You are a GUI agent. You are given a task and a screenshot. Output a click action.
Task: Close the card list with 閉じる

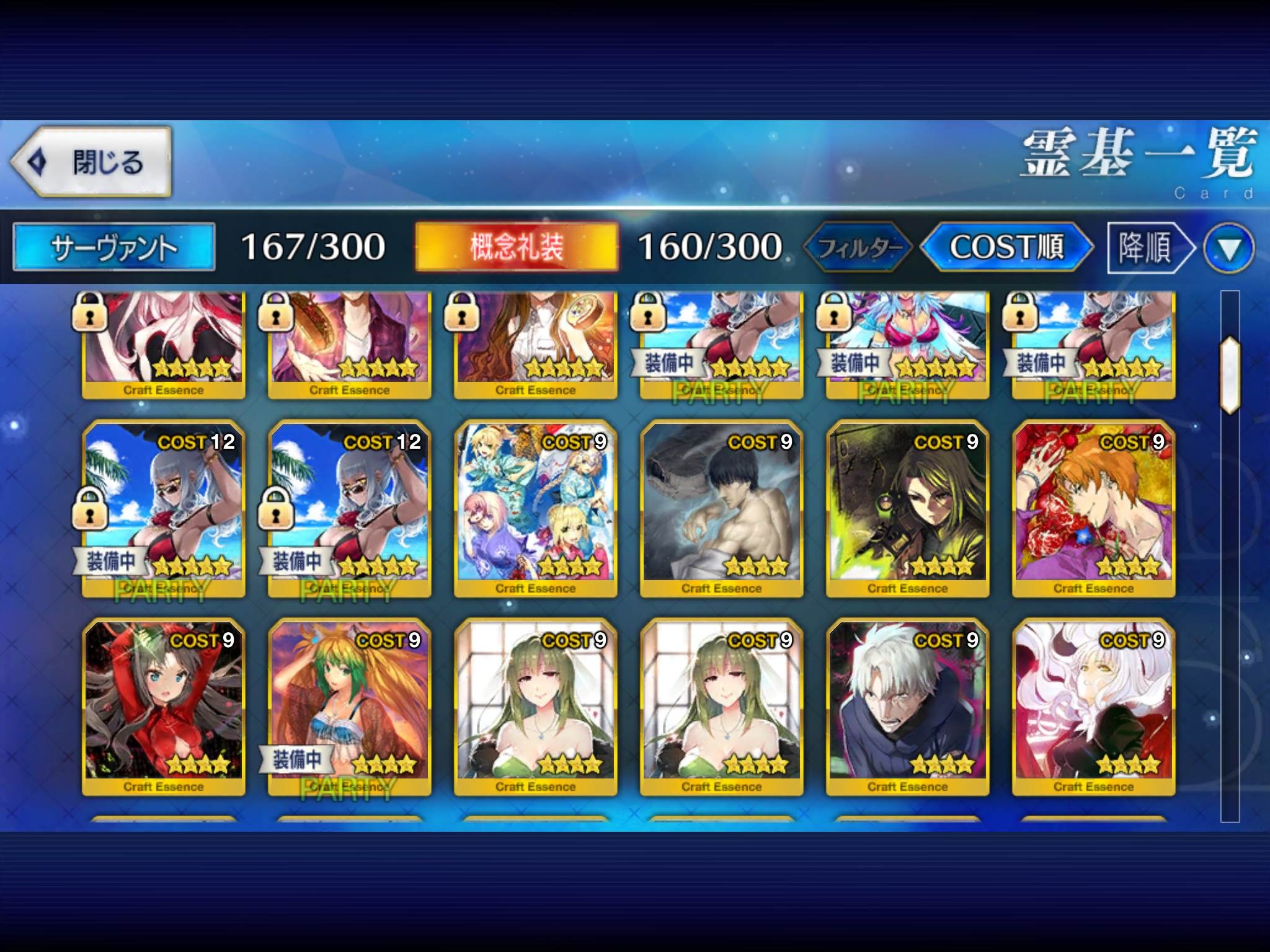coord(91,162)
